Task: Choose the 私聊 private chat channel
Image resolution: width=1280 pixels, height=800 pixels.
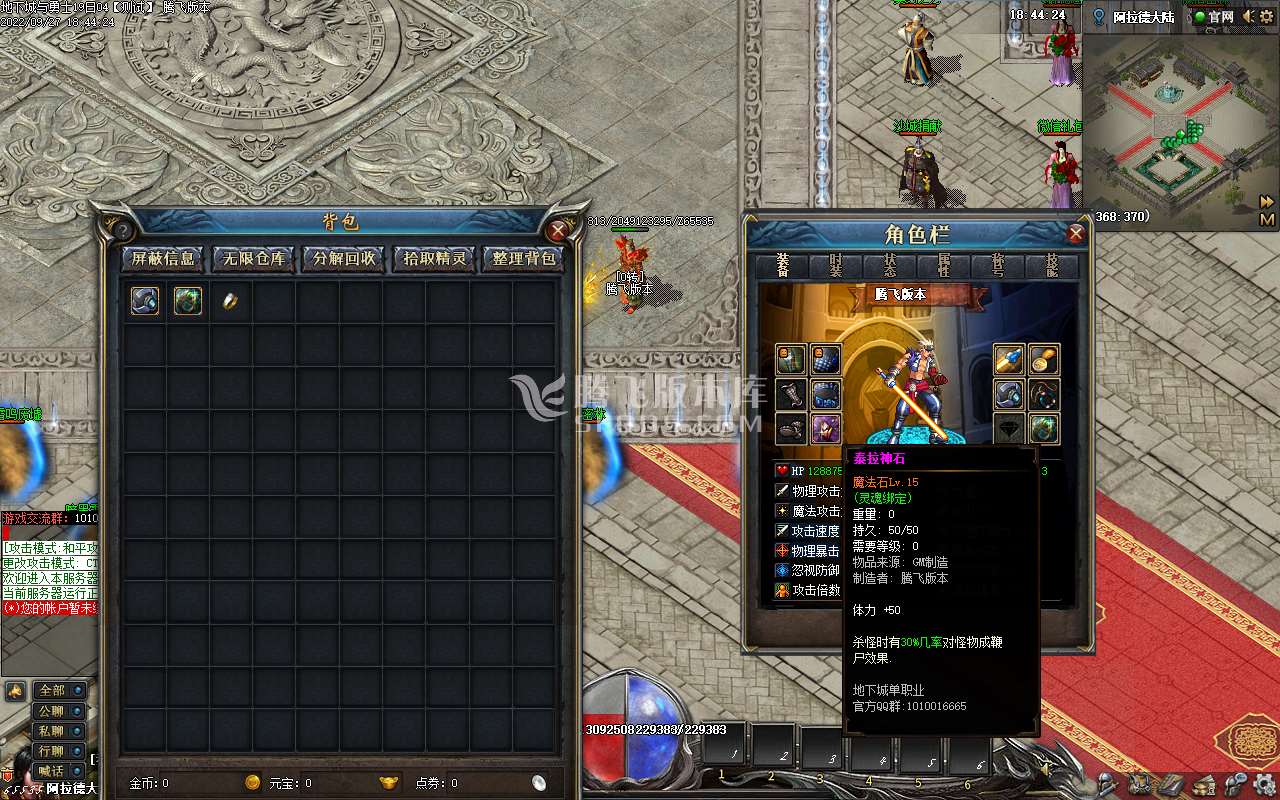Action: click(52, 730)
